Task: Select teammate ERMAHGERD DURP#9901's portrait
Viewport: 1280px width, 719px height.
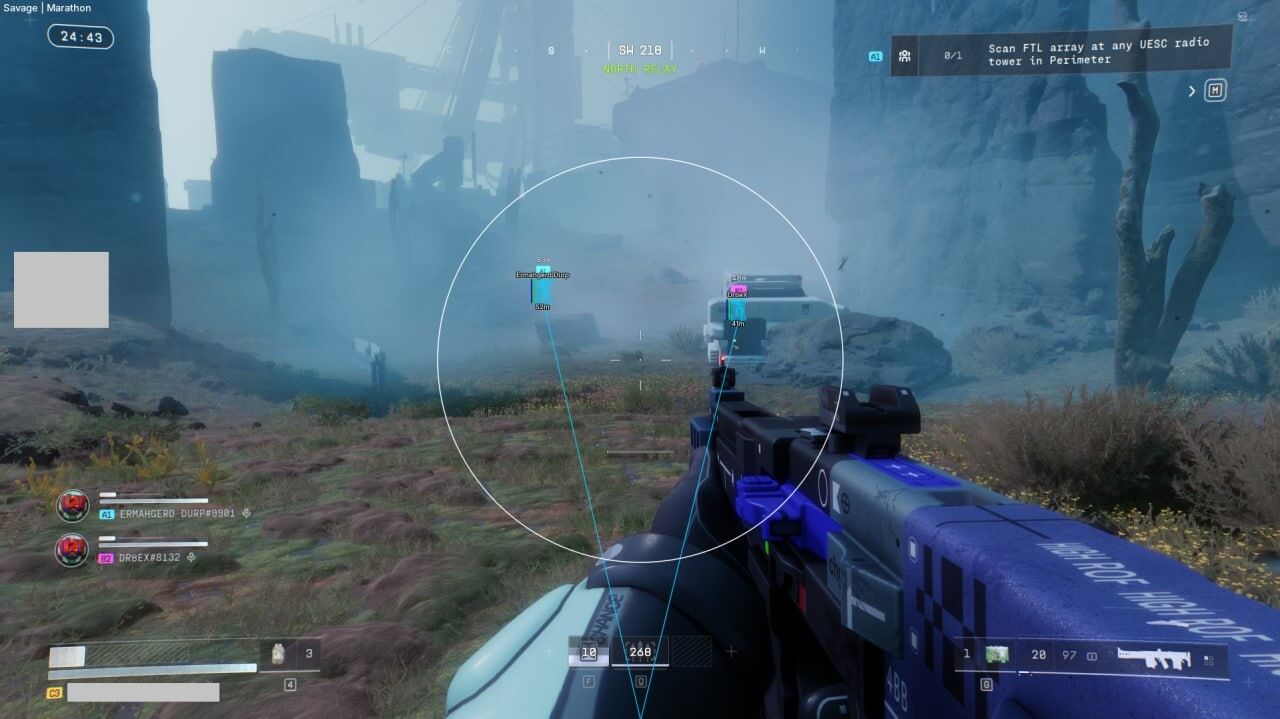Action: [72, 506]
